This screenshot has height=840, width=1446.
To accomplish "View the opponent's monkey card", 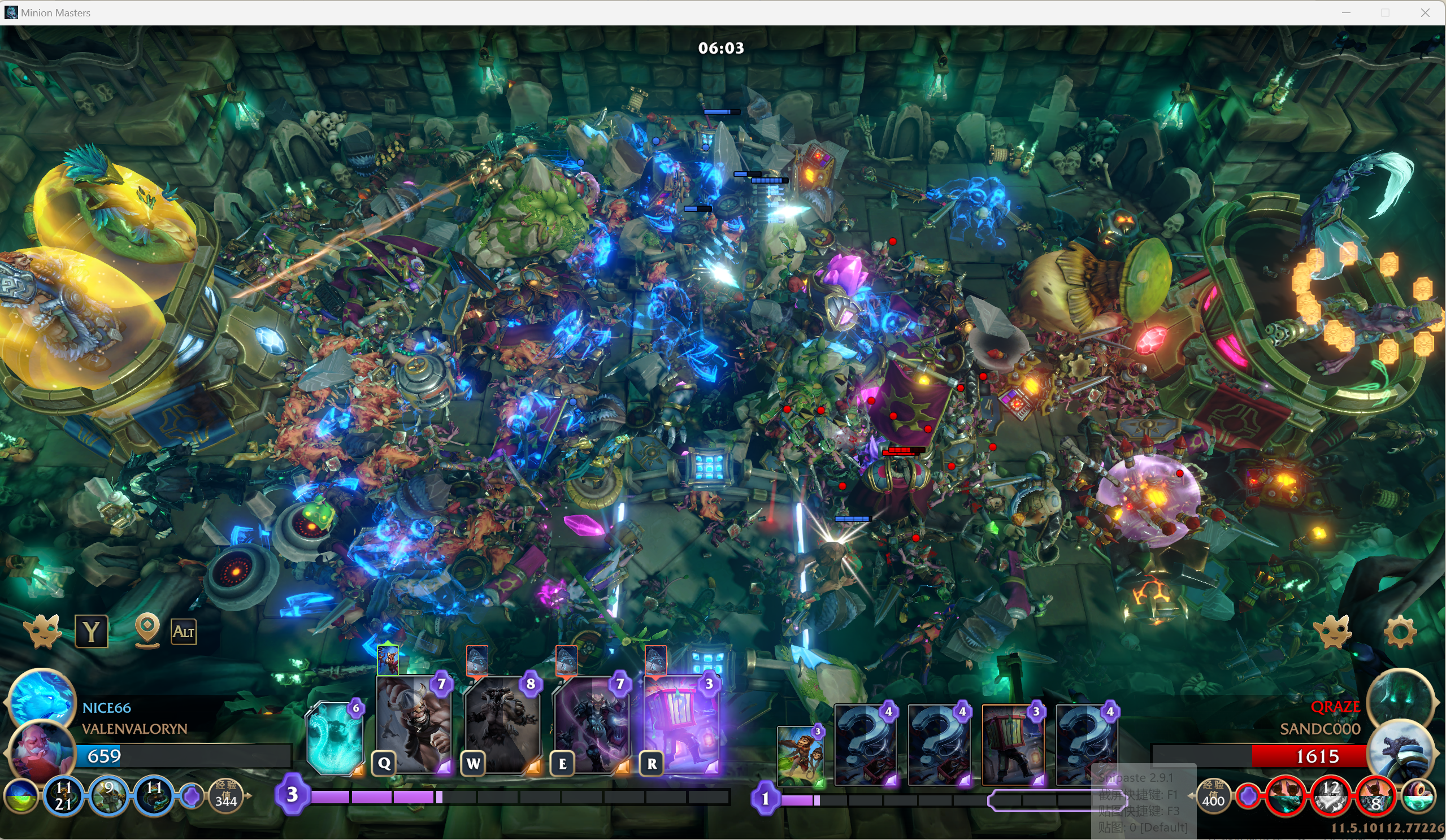I will (x=801, y=755).
